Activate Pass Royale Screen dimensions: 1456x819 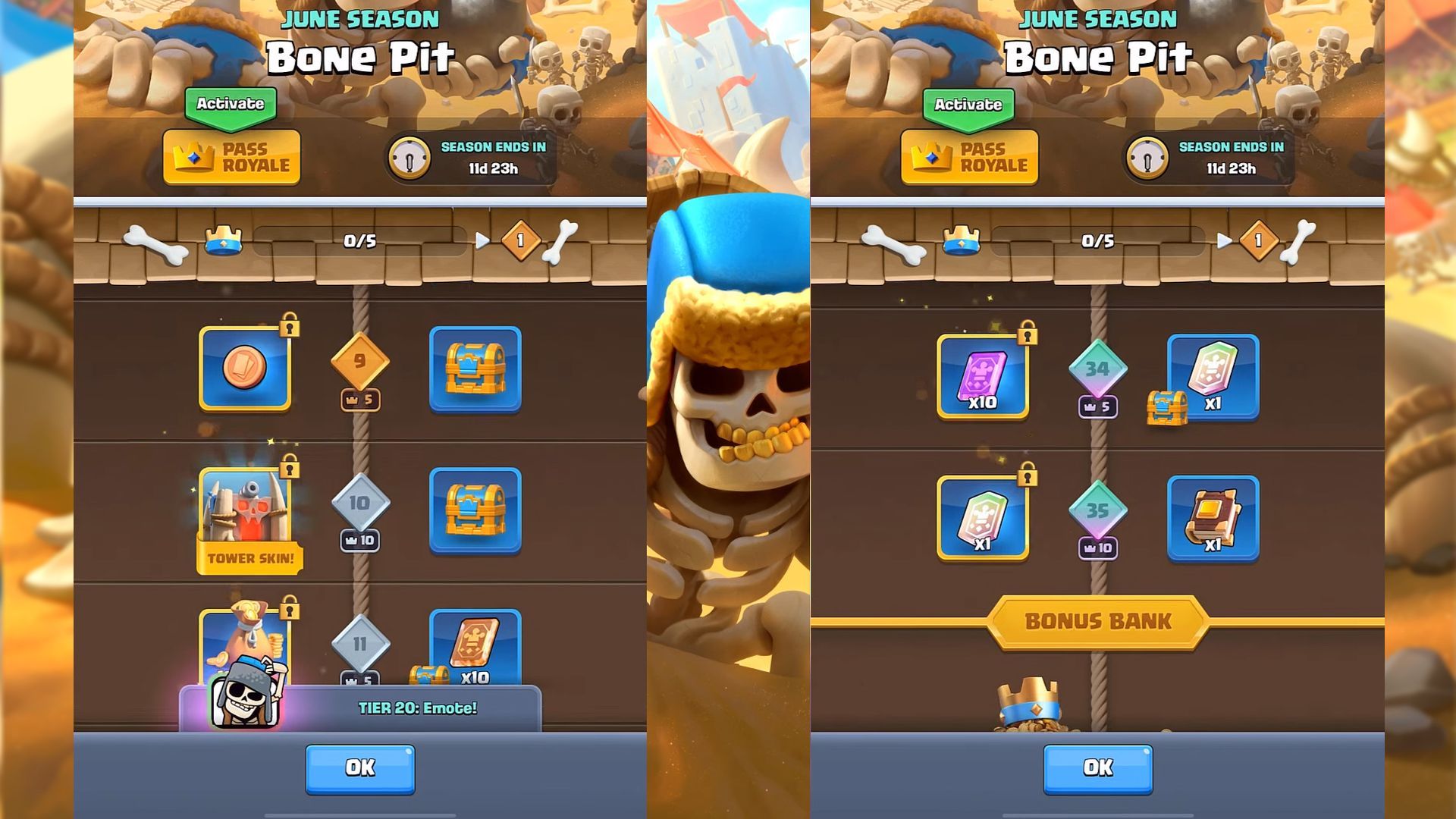click(231, 157)
